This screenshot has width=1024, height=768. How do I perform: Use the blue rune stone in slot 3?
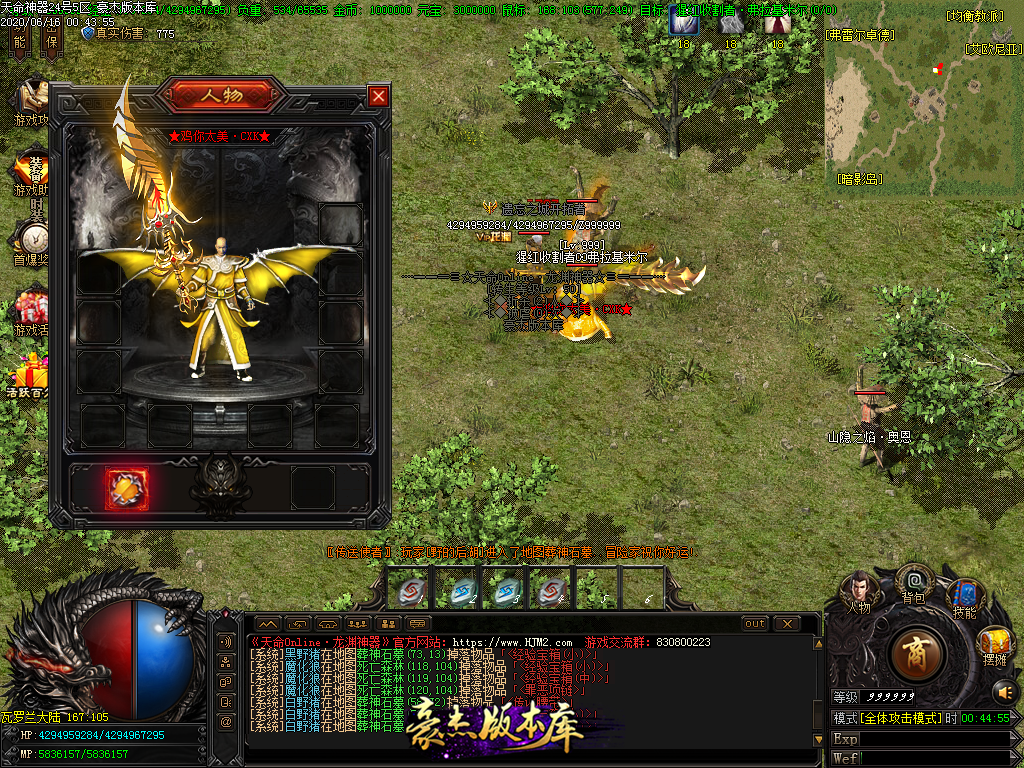coord(507,591)
